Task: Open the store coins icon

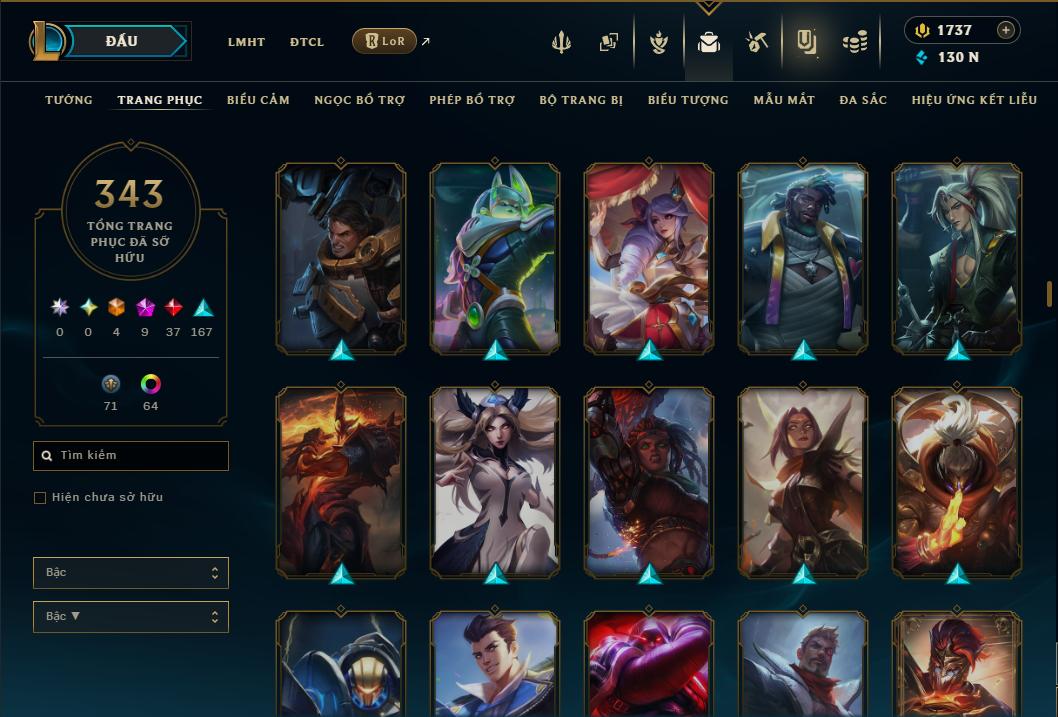Action: (854, 42)
